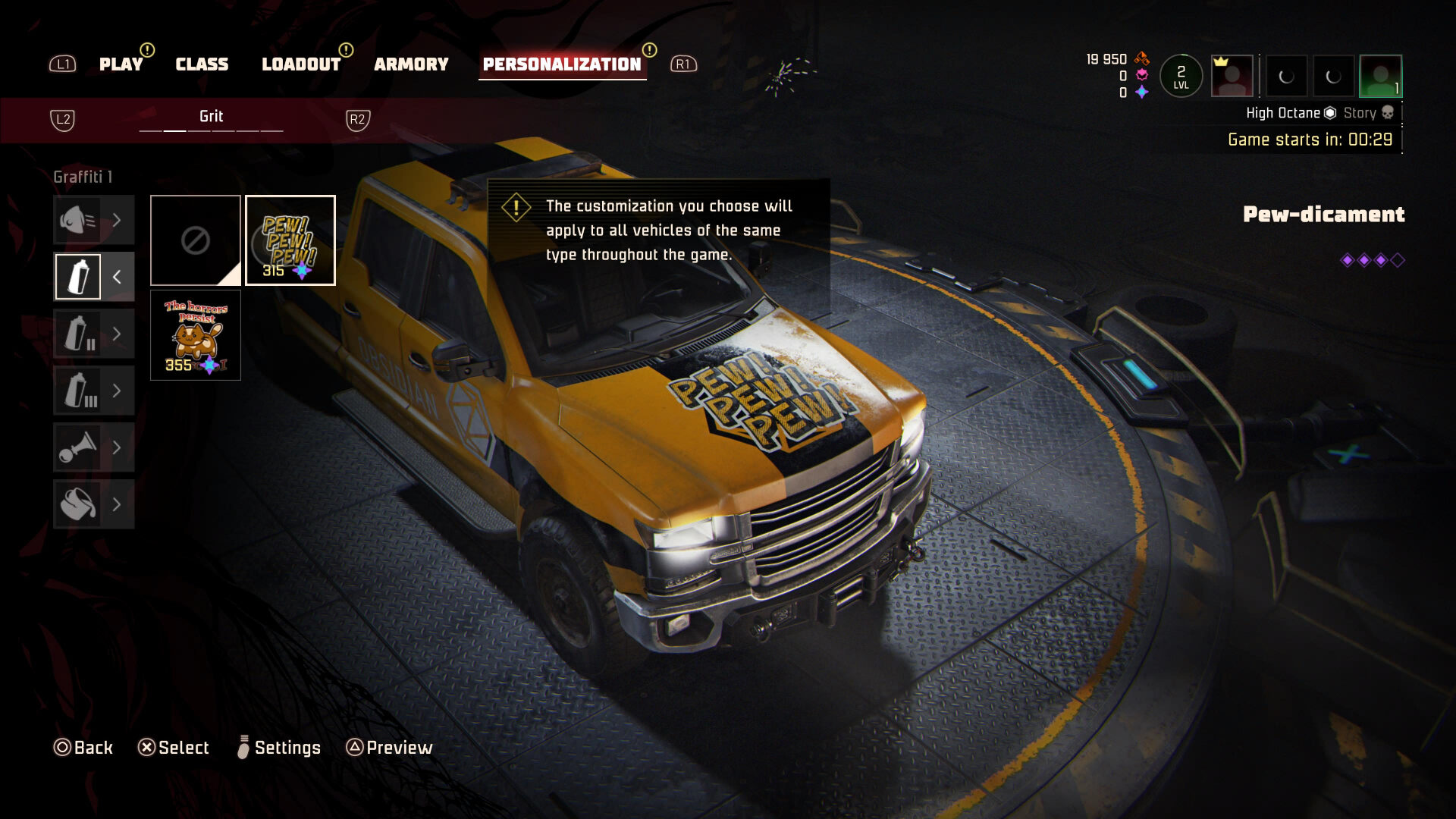Choose the empty no-graffiti option

(x=196, y=240)
